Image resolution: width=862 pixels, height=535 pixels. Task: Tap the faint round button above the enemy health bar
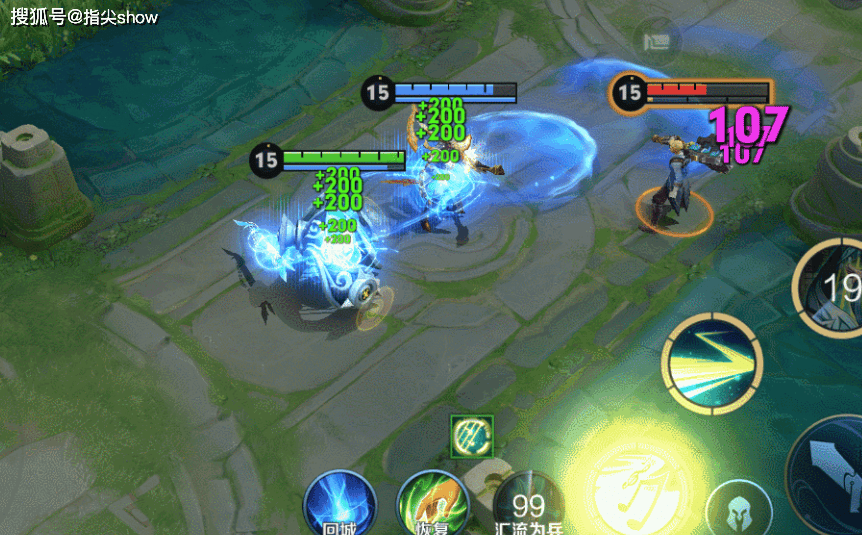point(656,42)
